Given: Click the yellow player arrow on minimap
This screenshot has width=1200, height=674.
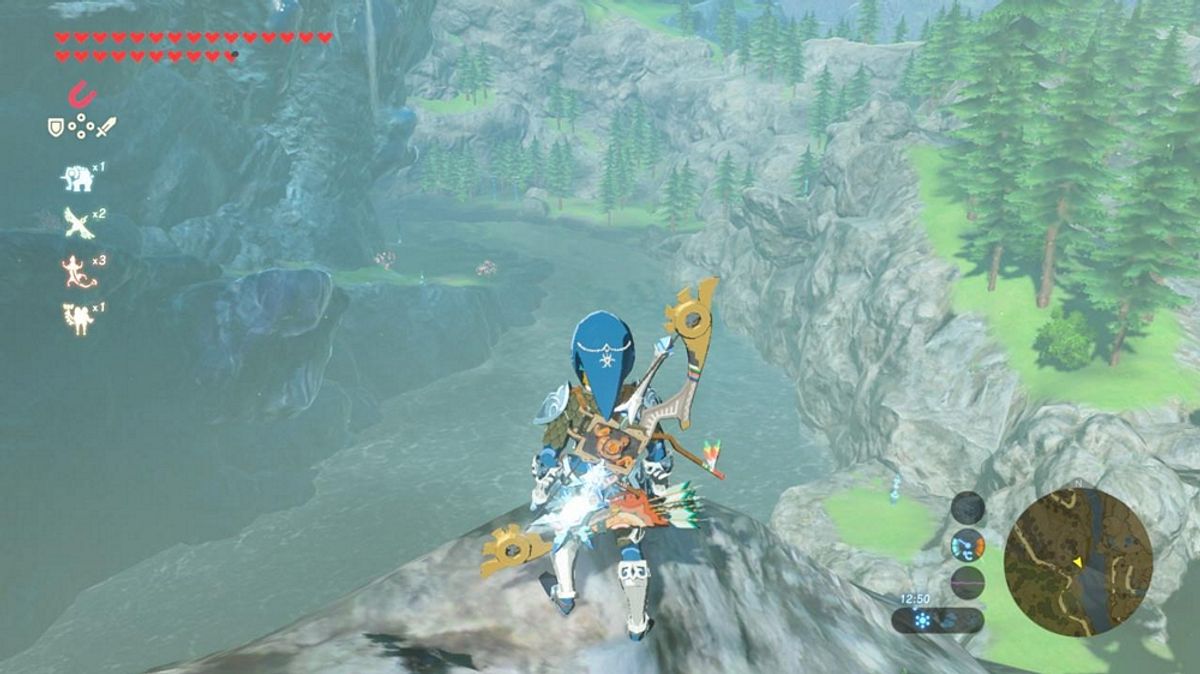Looking at the screenshot, I should point(1077,563).
